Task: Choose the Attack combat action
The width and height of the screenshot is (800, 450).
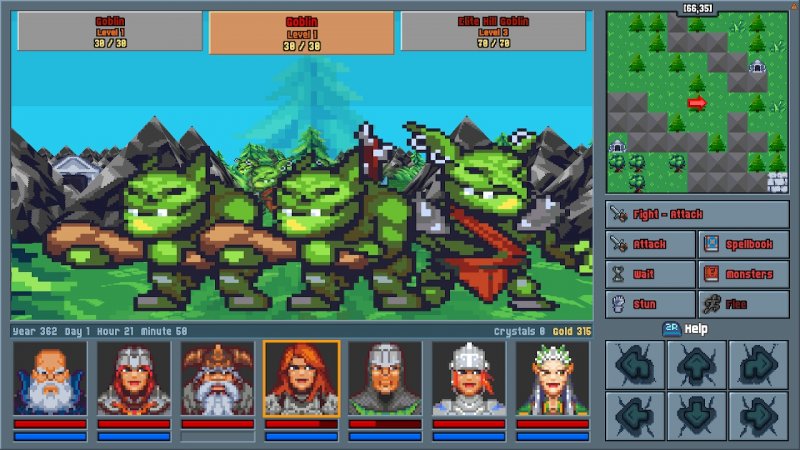Action: 651,244
